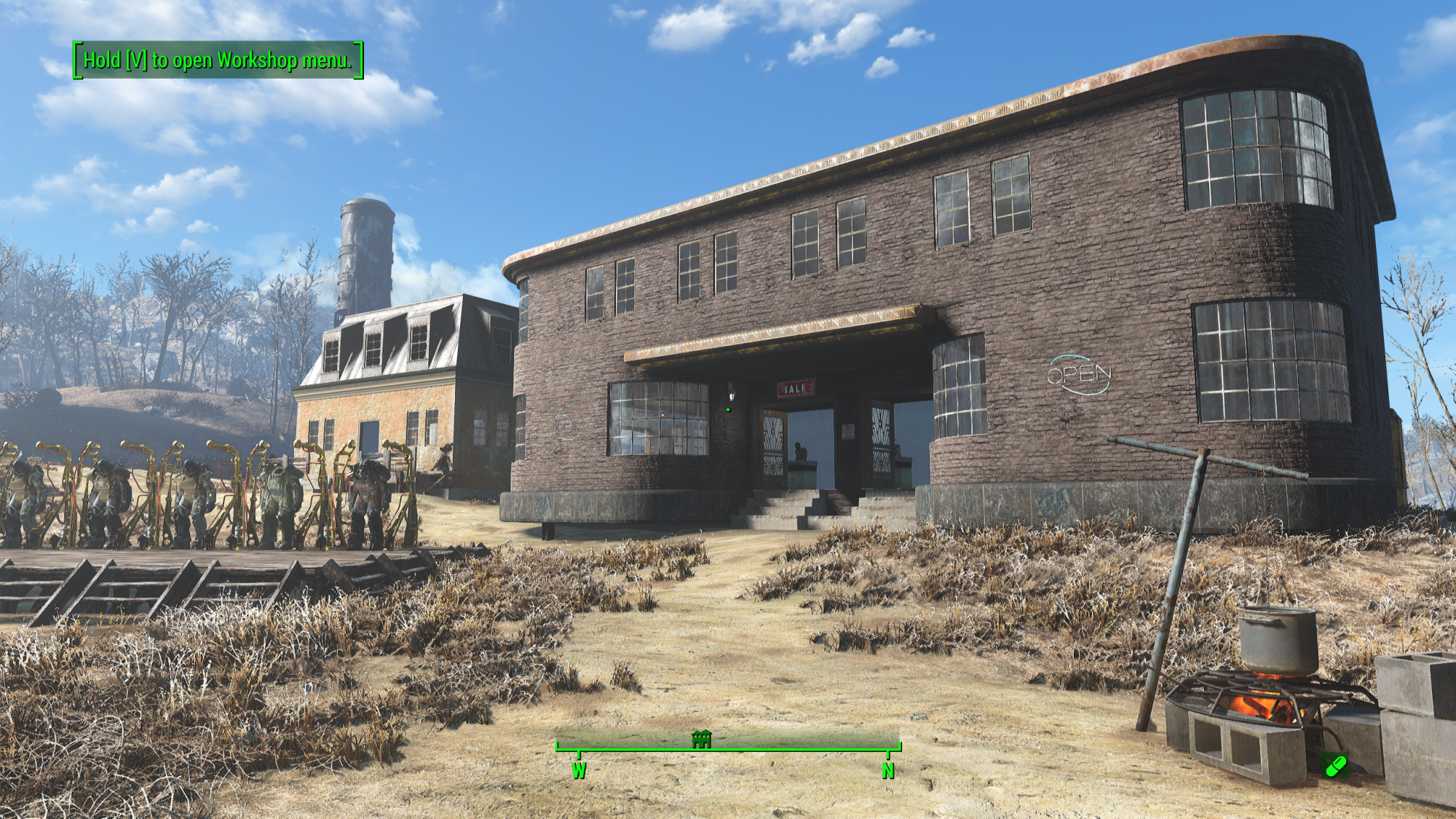The width and height of the screenshot is (1456, 819).
Task: Click the North marker on the compass
Action: click(887, 770)
